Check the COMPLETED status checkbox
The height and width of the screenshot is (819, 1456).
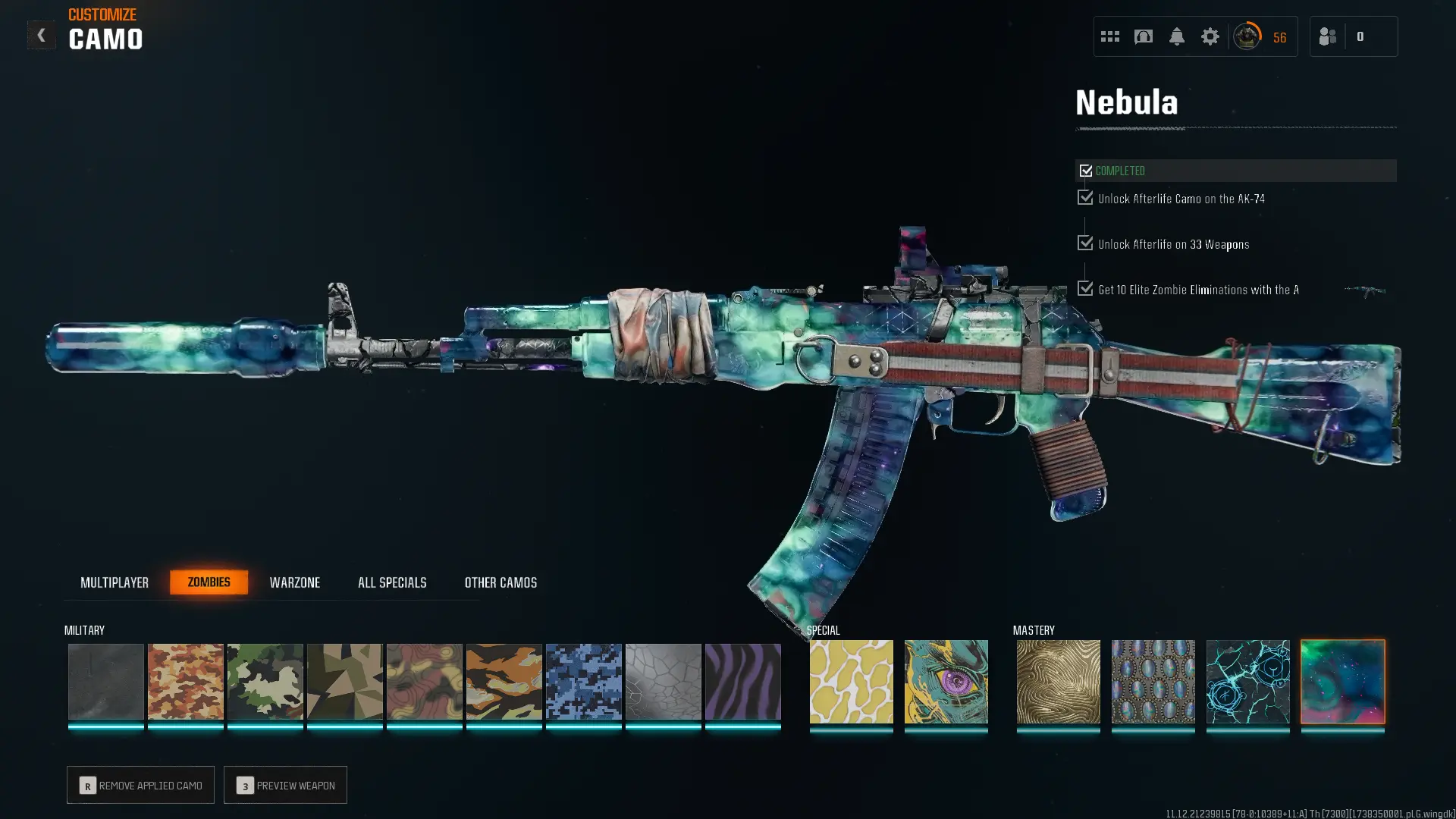point(1086,170)
